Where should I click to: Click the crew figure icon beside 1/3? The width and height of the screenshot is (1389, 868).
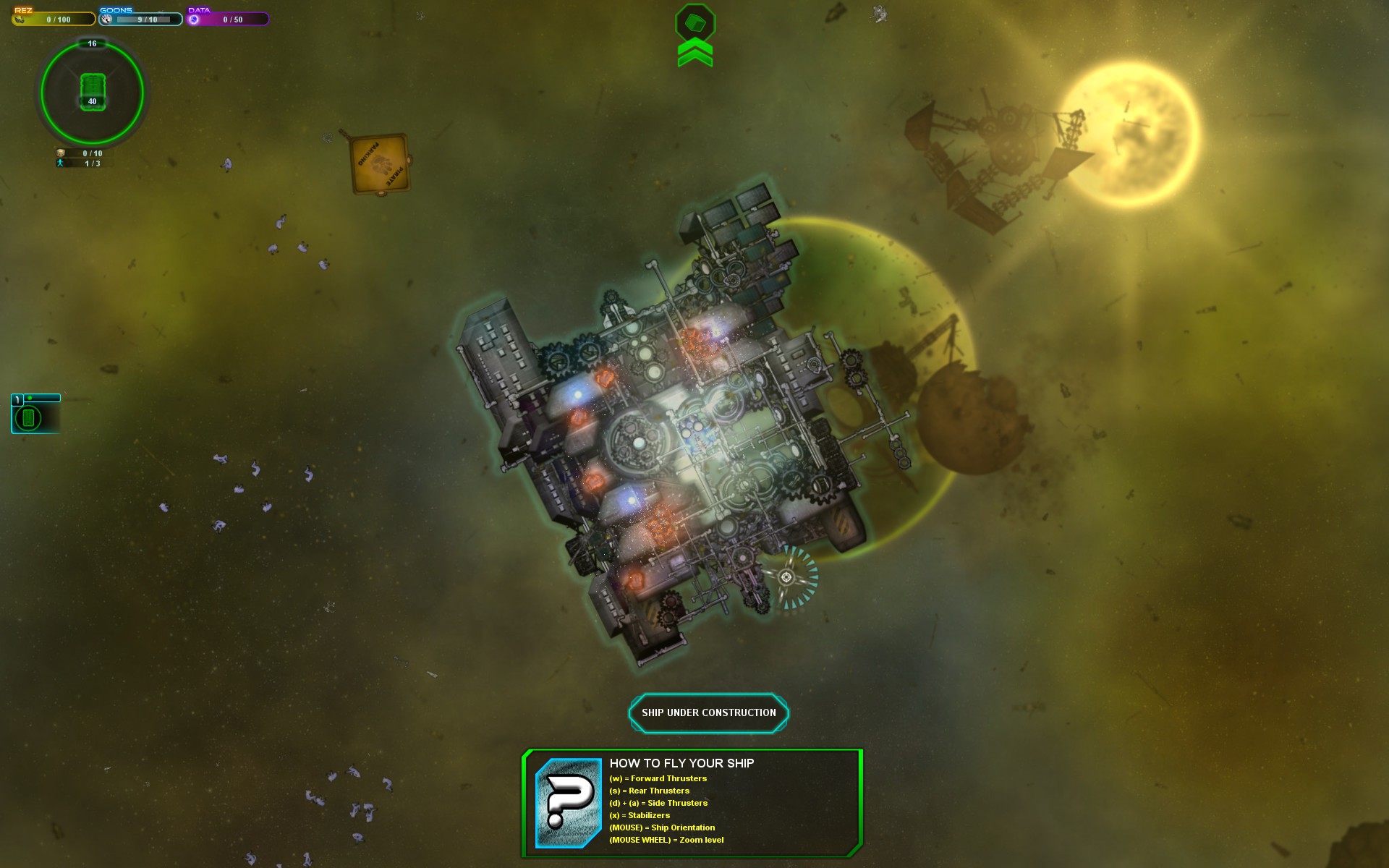pyautogui.click(x=61, y=164)
